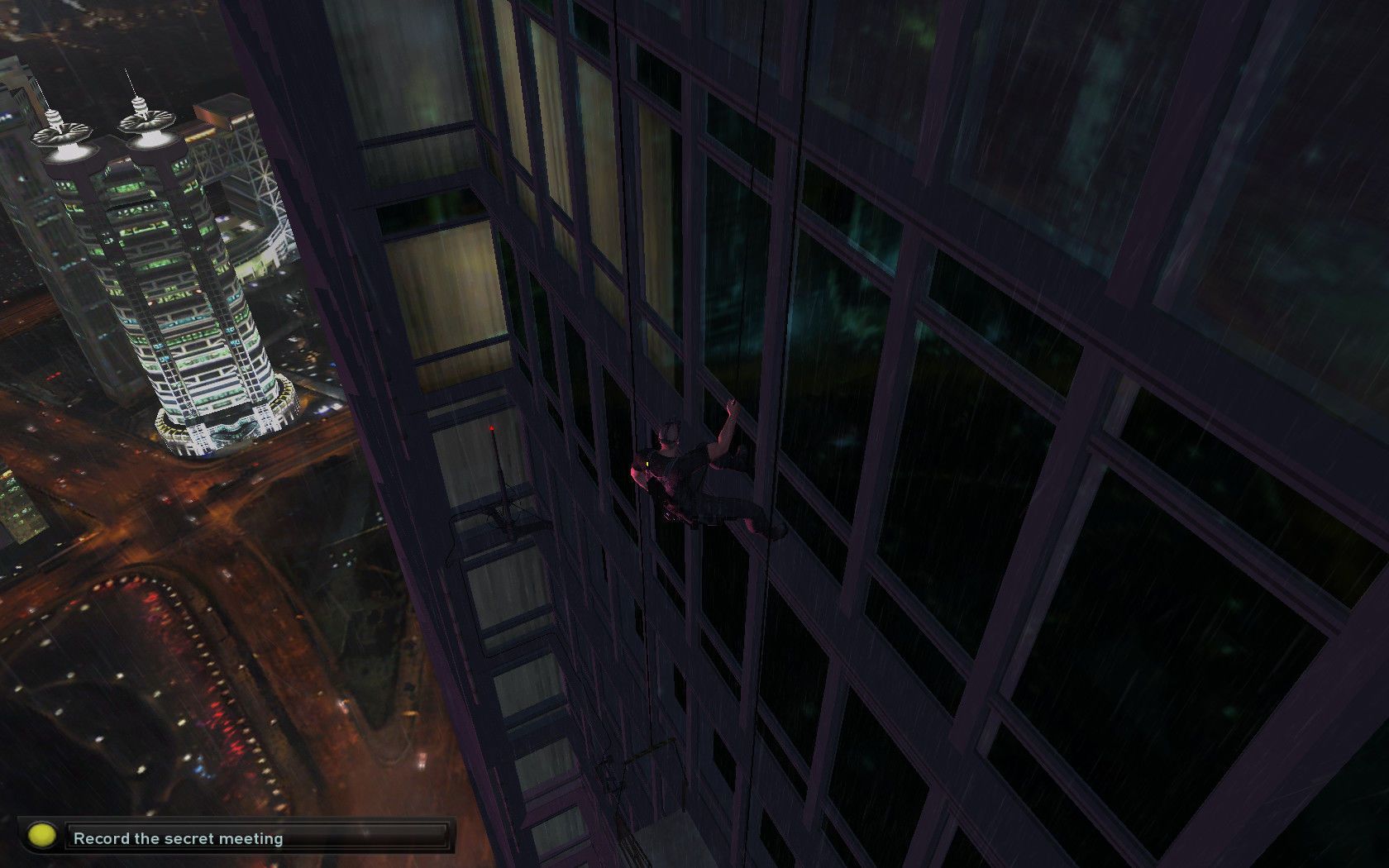The height and width of the screenshot is (868, 1389).
Task: Click the yellow objective status light
Action: 40,837
